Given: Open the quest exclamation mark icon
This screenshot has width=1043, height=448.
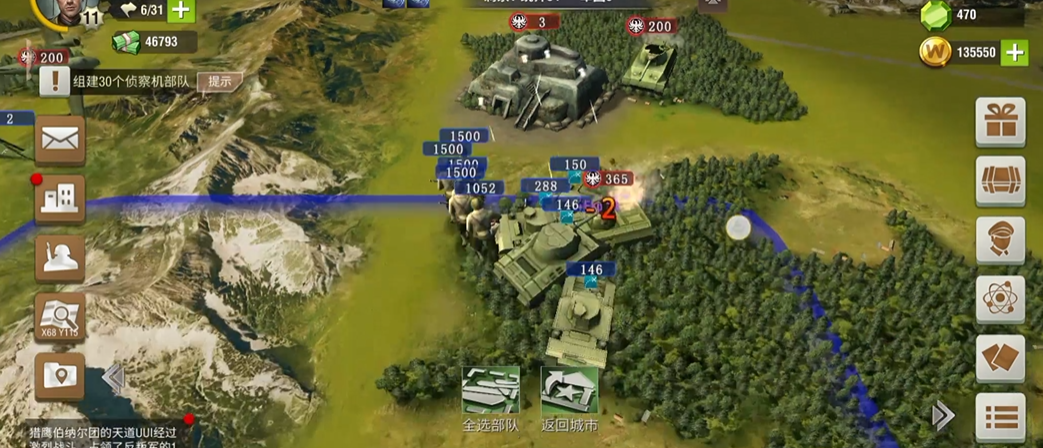Looking at the screenshot, I should (x=54, y=82).
